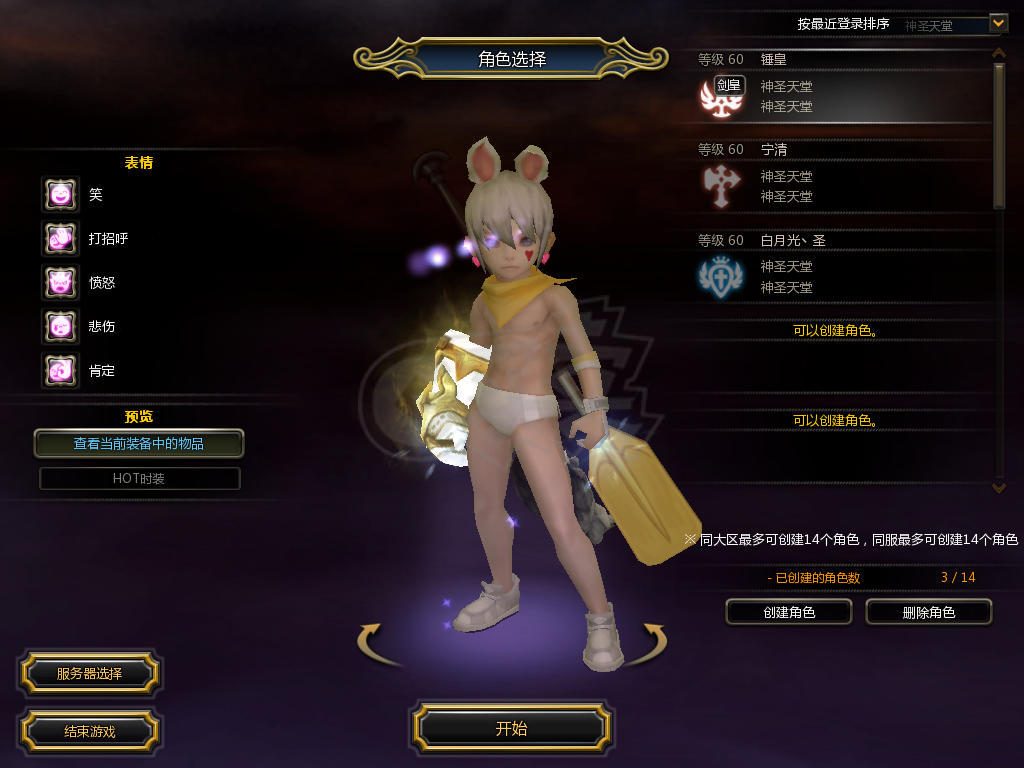The image size is (1024, 768).
Task: Choose 创建角色 to create a character
Action: (x=789, y=612)
